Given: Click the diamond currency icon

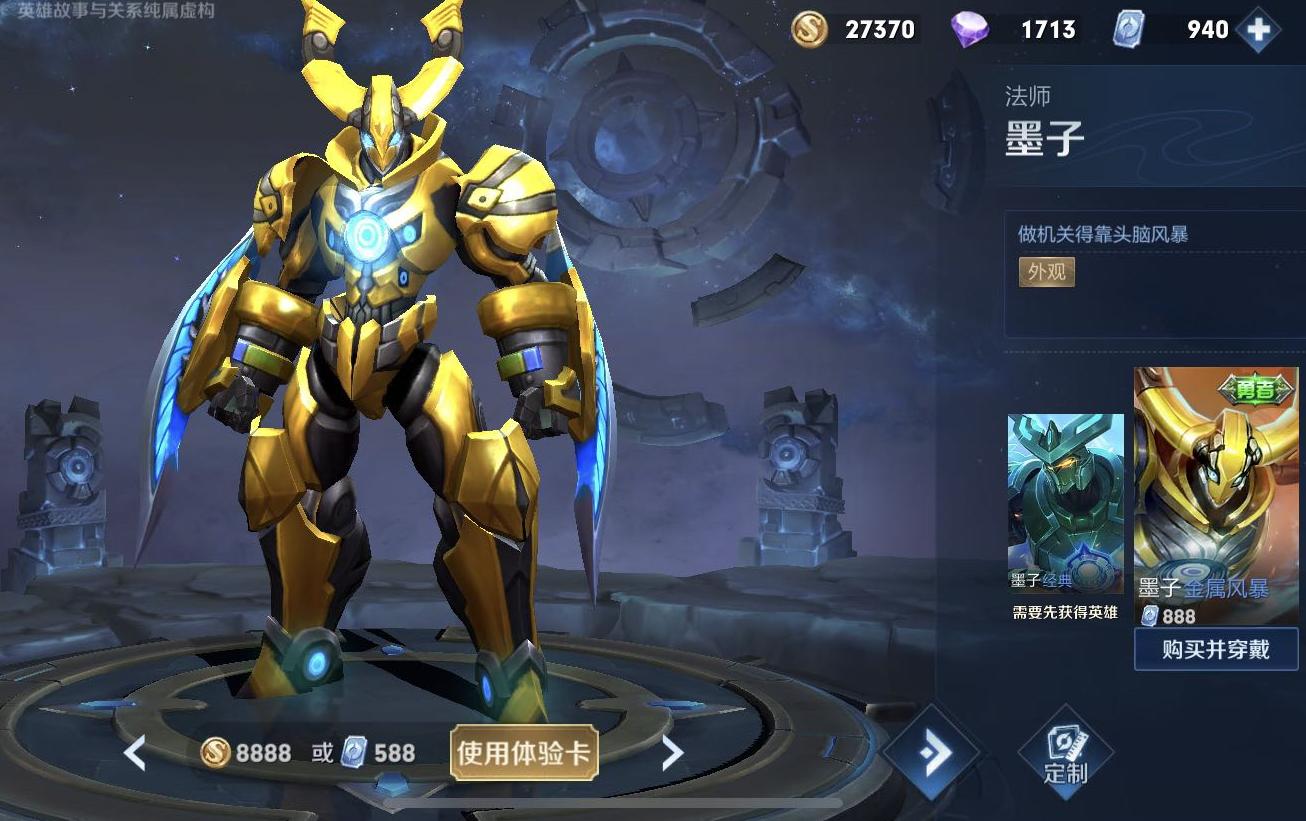Looking at the screenshot, I should point(966,29).
